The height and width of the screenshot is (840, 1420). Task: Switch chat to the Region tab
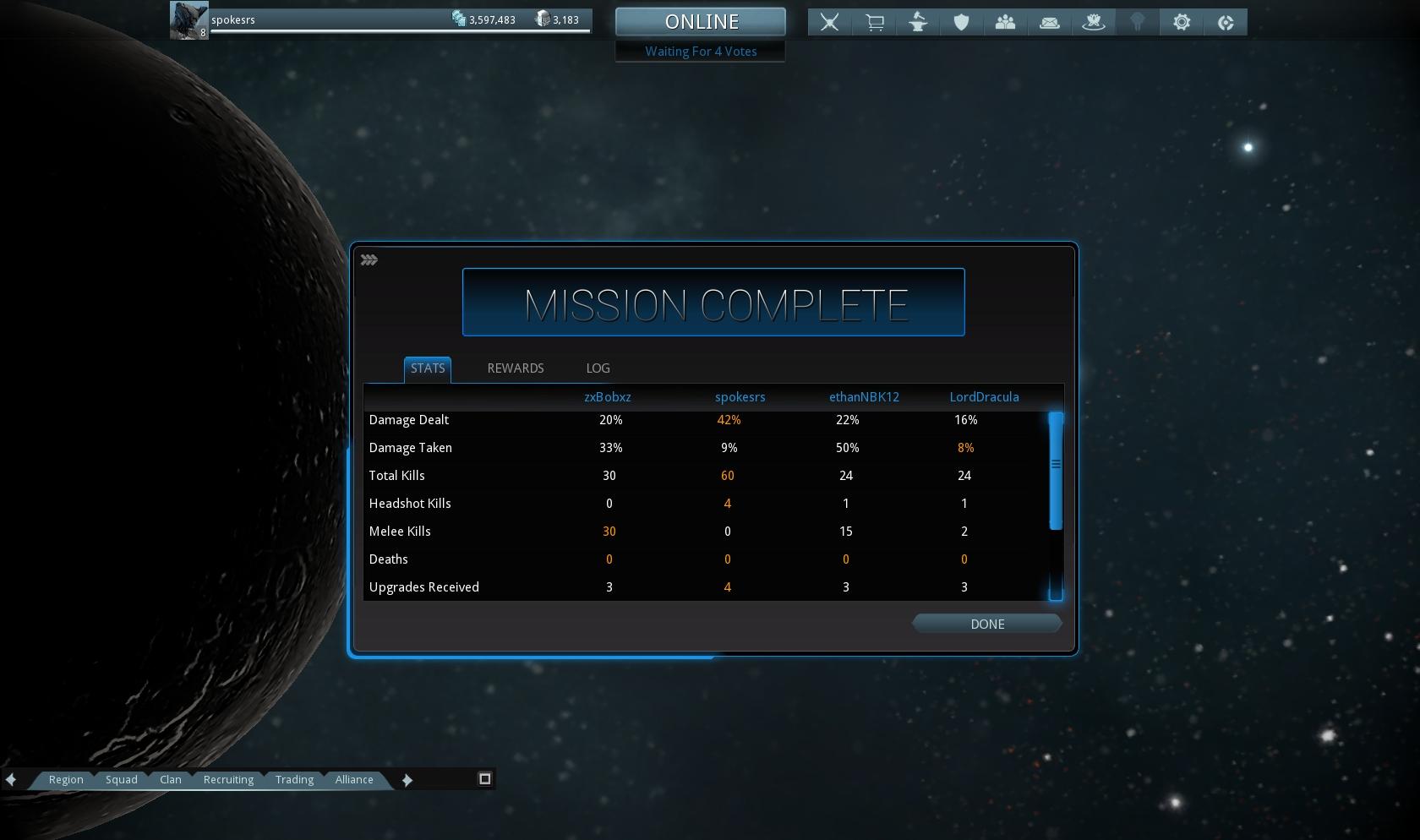pos(66,779)
